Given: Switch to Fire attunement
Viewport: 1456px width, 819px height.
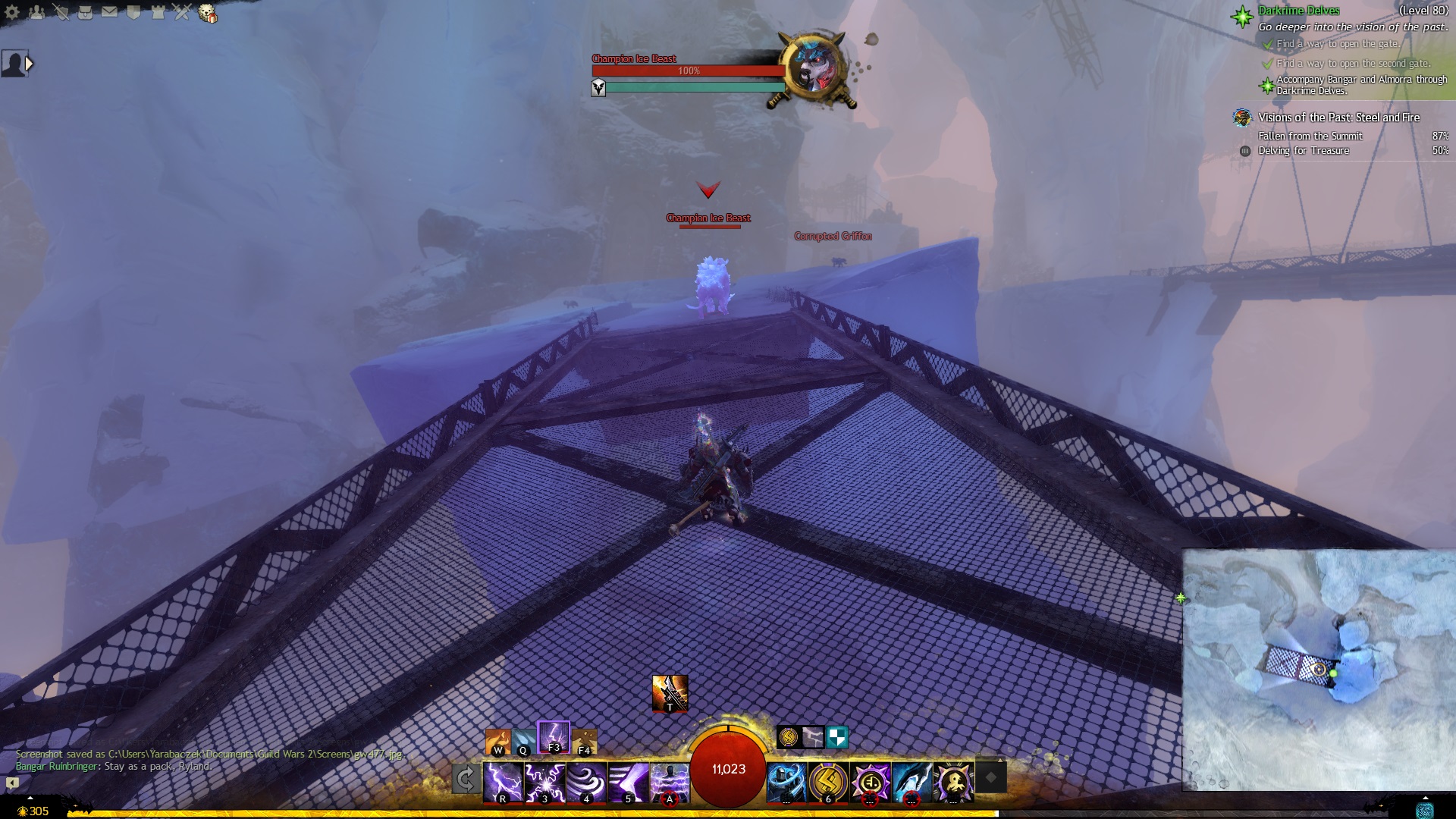Looking at the screenshot, I should (497, 742).
